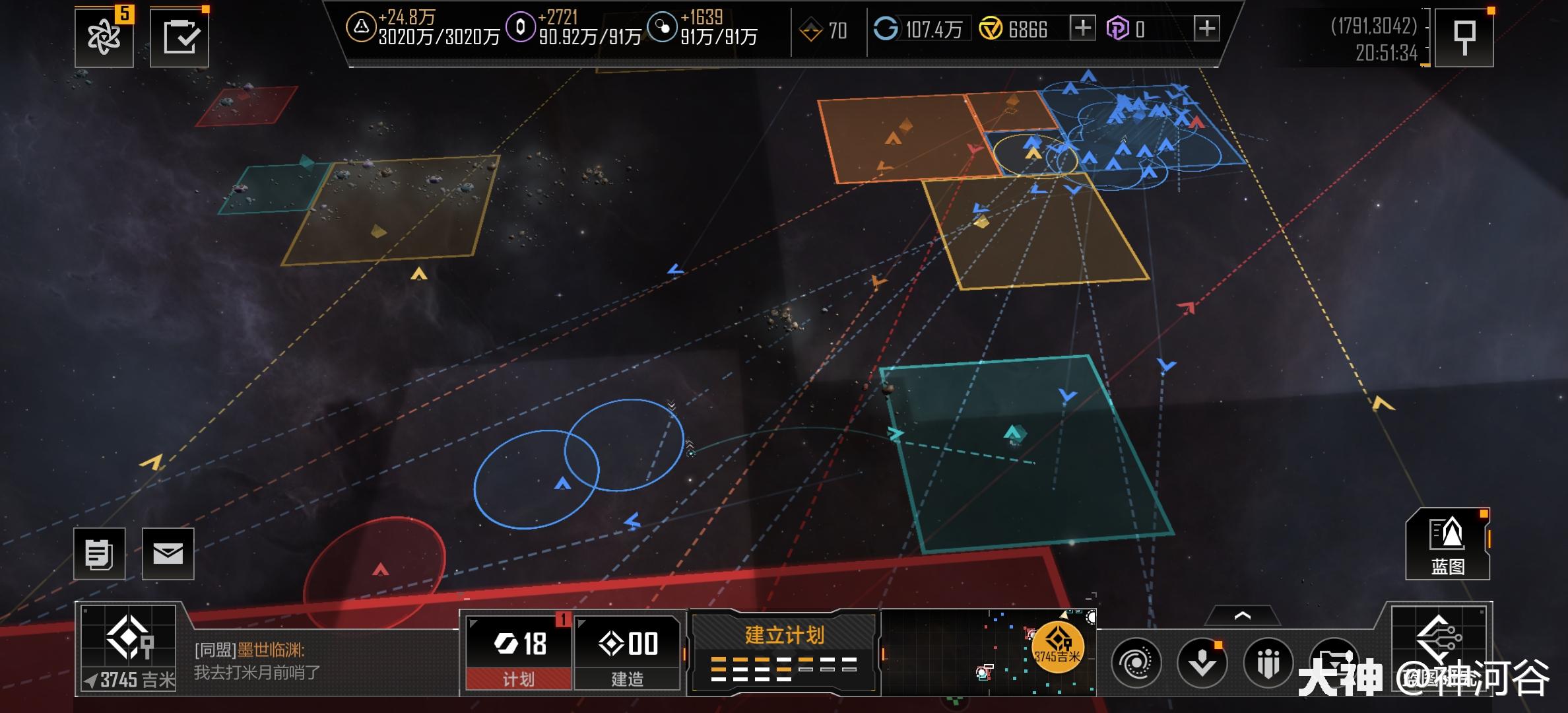Add more gold coin currency
The width and height of the screenshot is (1568, 713).
(x=1082, y=28)
